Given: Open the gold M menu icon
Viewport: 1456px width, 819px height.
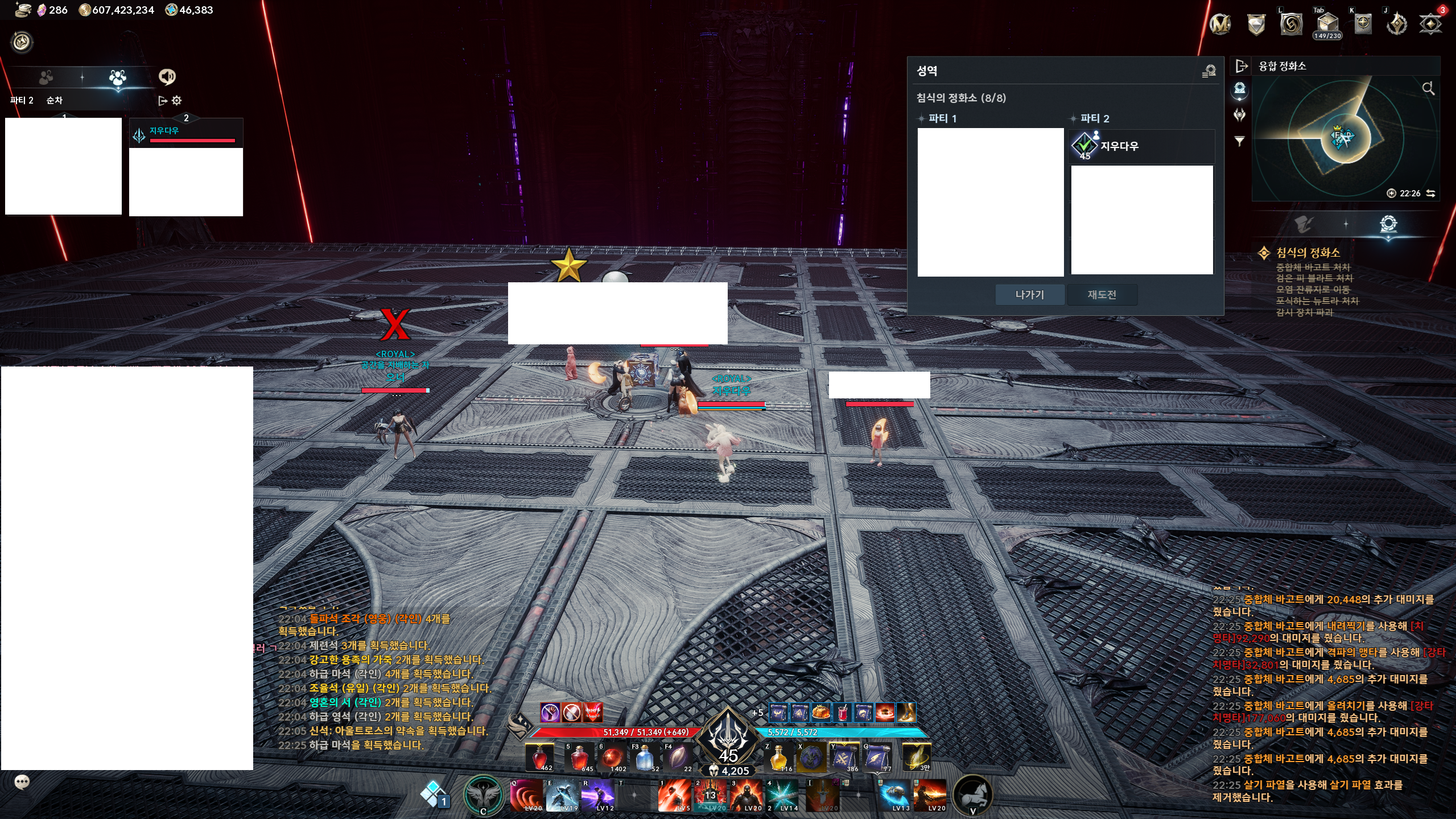Looking at the screenshot, I should point(1220,24).
